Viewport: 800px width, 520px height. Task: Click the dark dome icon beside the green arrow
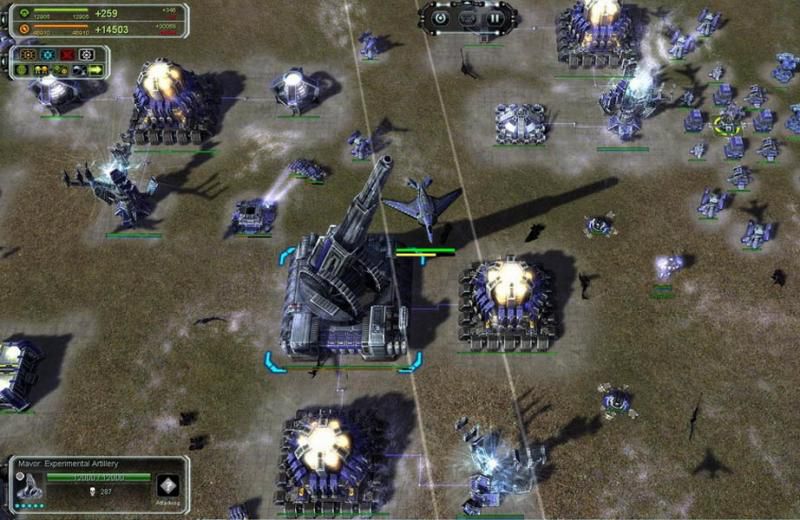pos(79,70)
